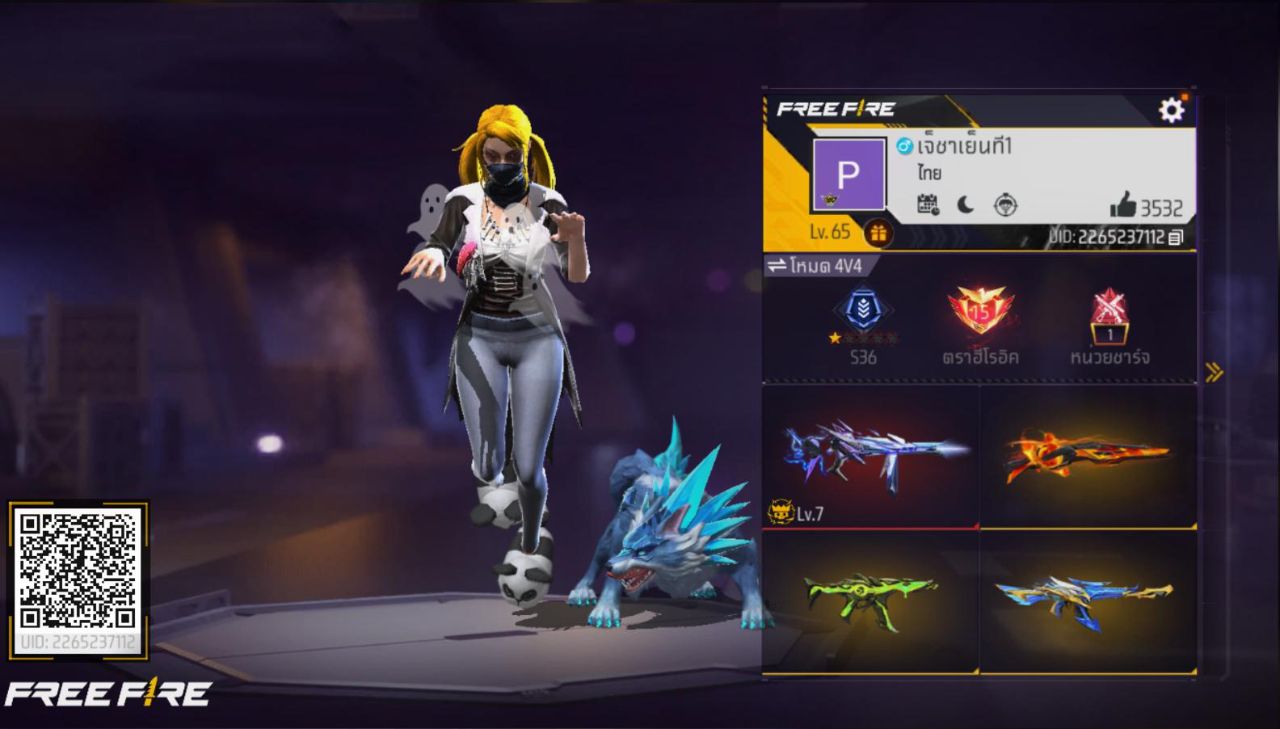Select the calendar event icon on profile card
This screenshot has height=729, width=1280.
click(927, 205)
